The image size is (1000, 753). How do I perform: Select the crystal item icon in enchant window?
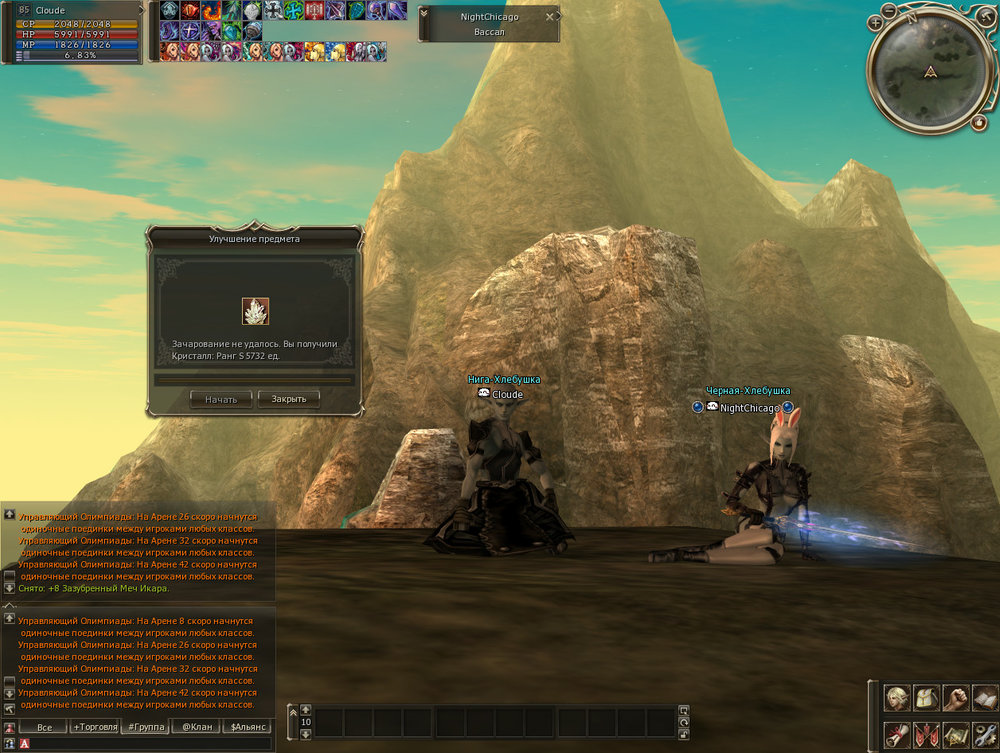coord(255,311)
